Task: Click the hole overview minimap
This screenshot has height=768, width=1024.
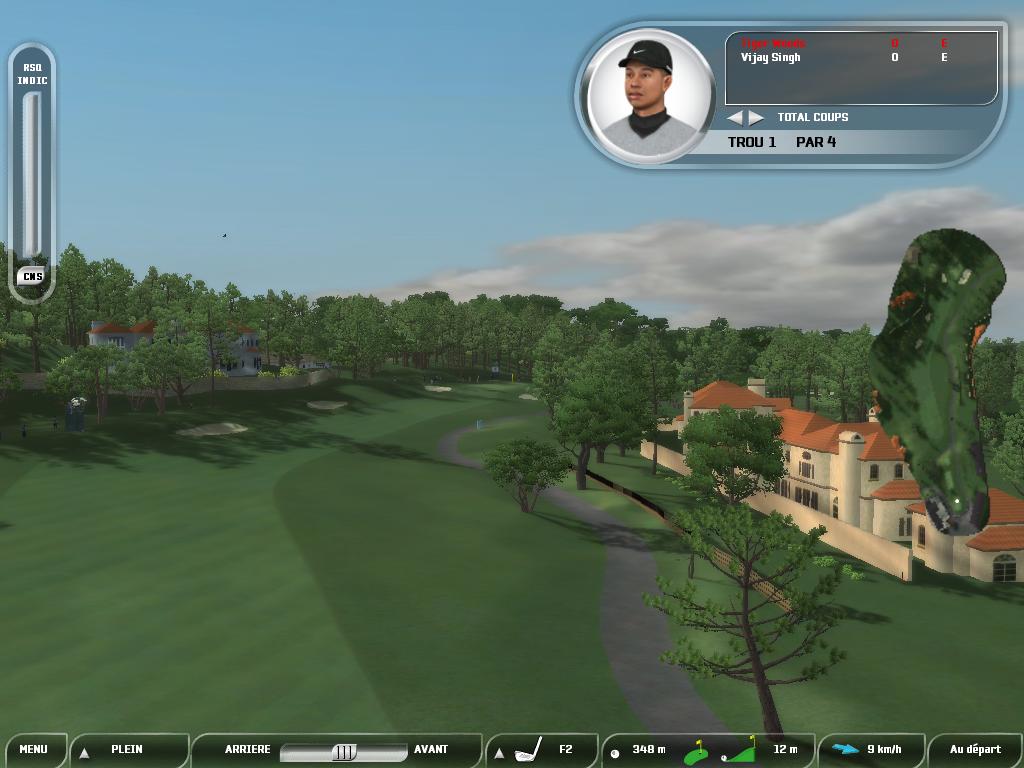Action: (x=940, y=380)
